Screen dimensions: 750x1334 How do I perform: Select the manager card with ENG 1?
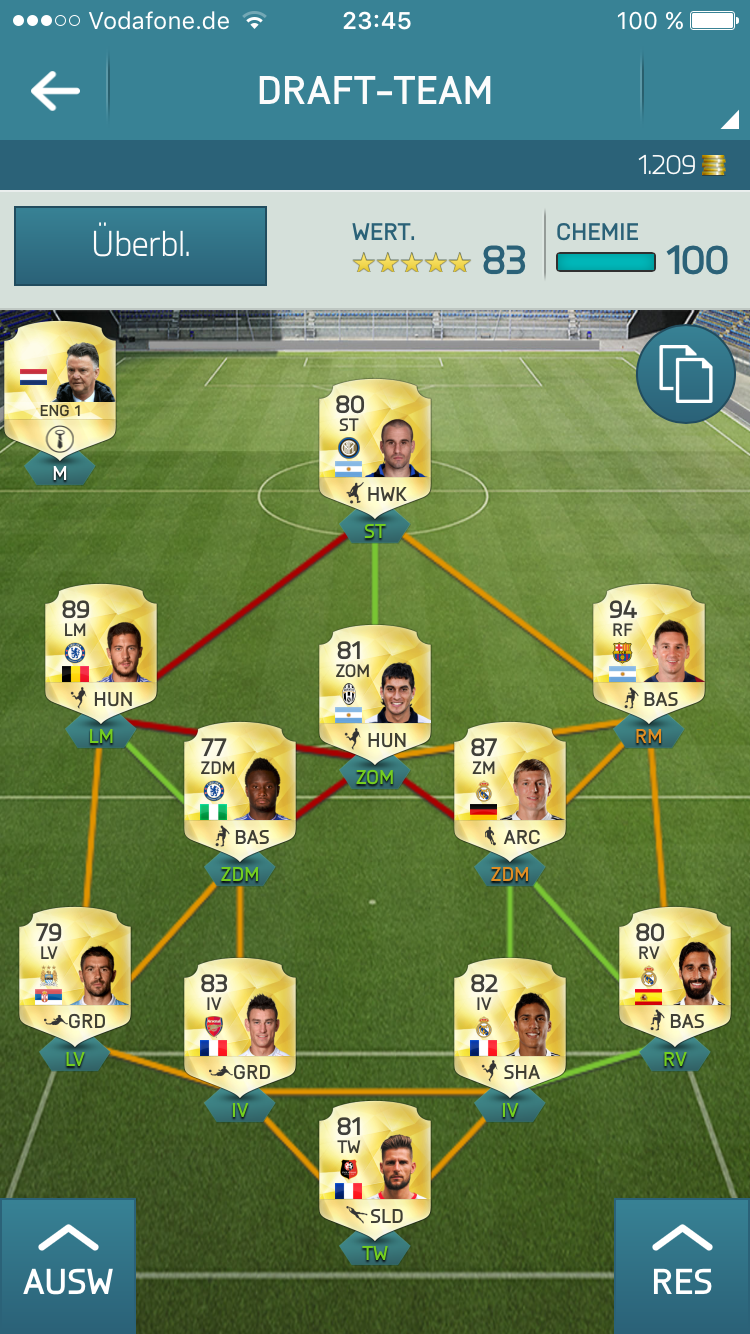coord(60,385)
